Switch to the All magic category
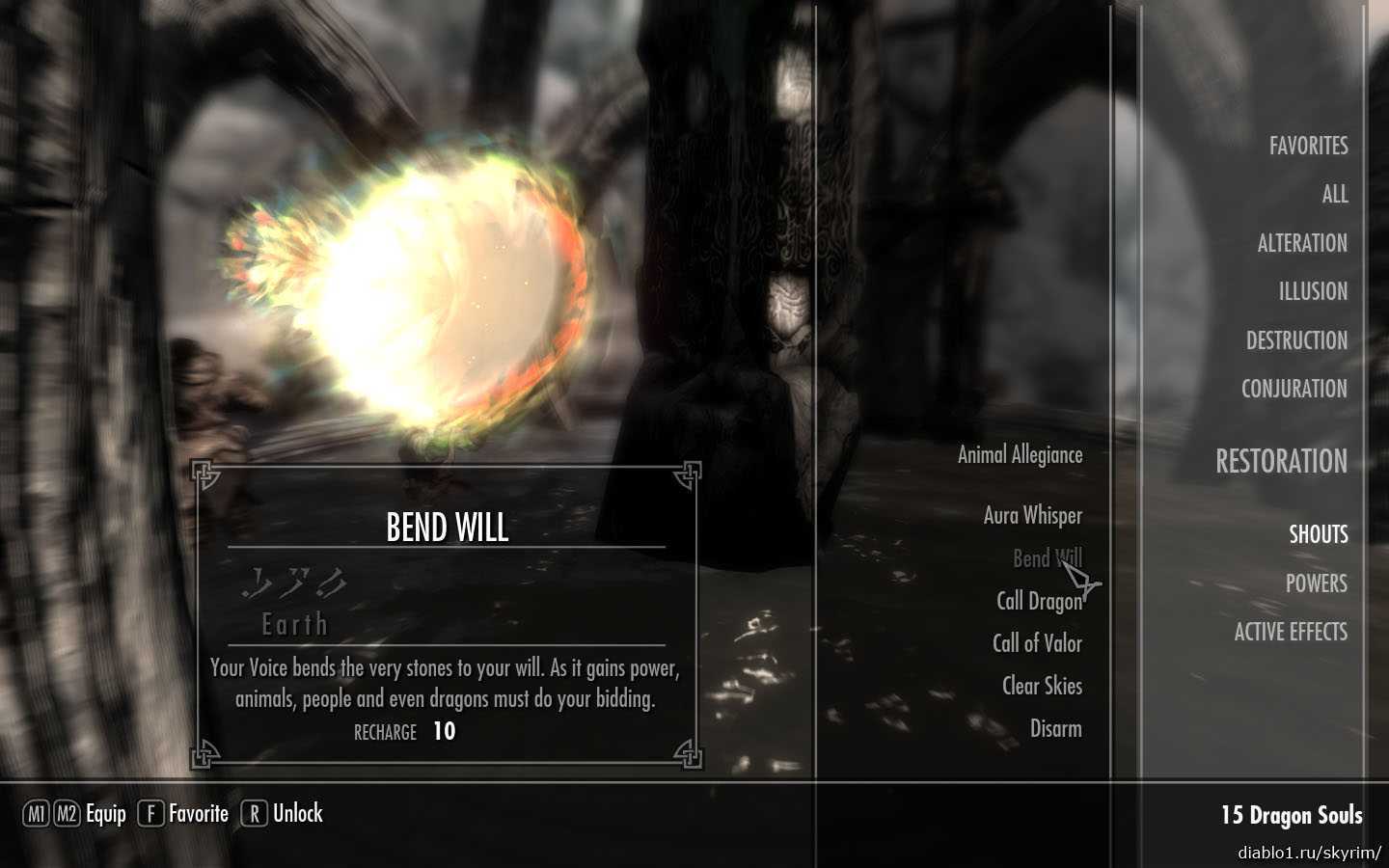Image resolution: width=1389 pixels, height=868 pixels. (1334, 195)
